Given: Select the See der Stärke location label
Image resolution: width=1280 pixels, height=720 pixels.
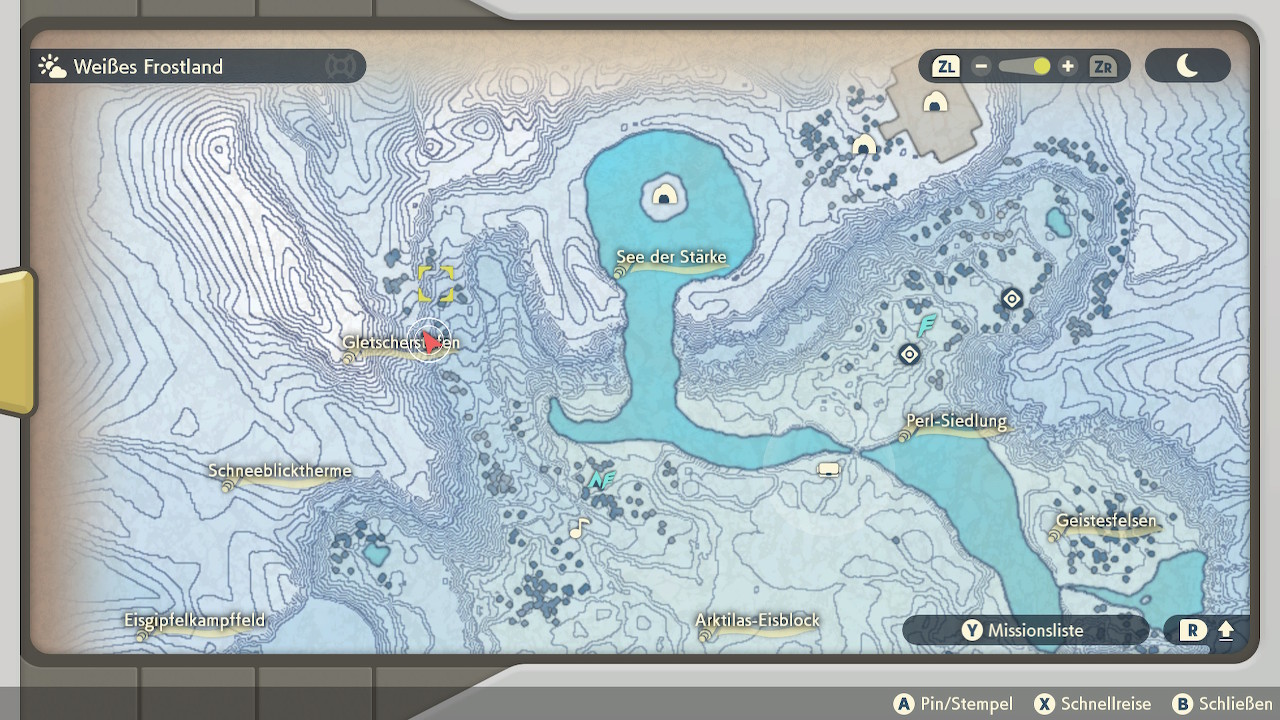Looking at the screenshot, I should (671, 258).
